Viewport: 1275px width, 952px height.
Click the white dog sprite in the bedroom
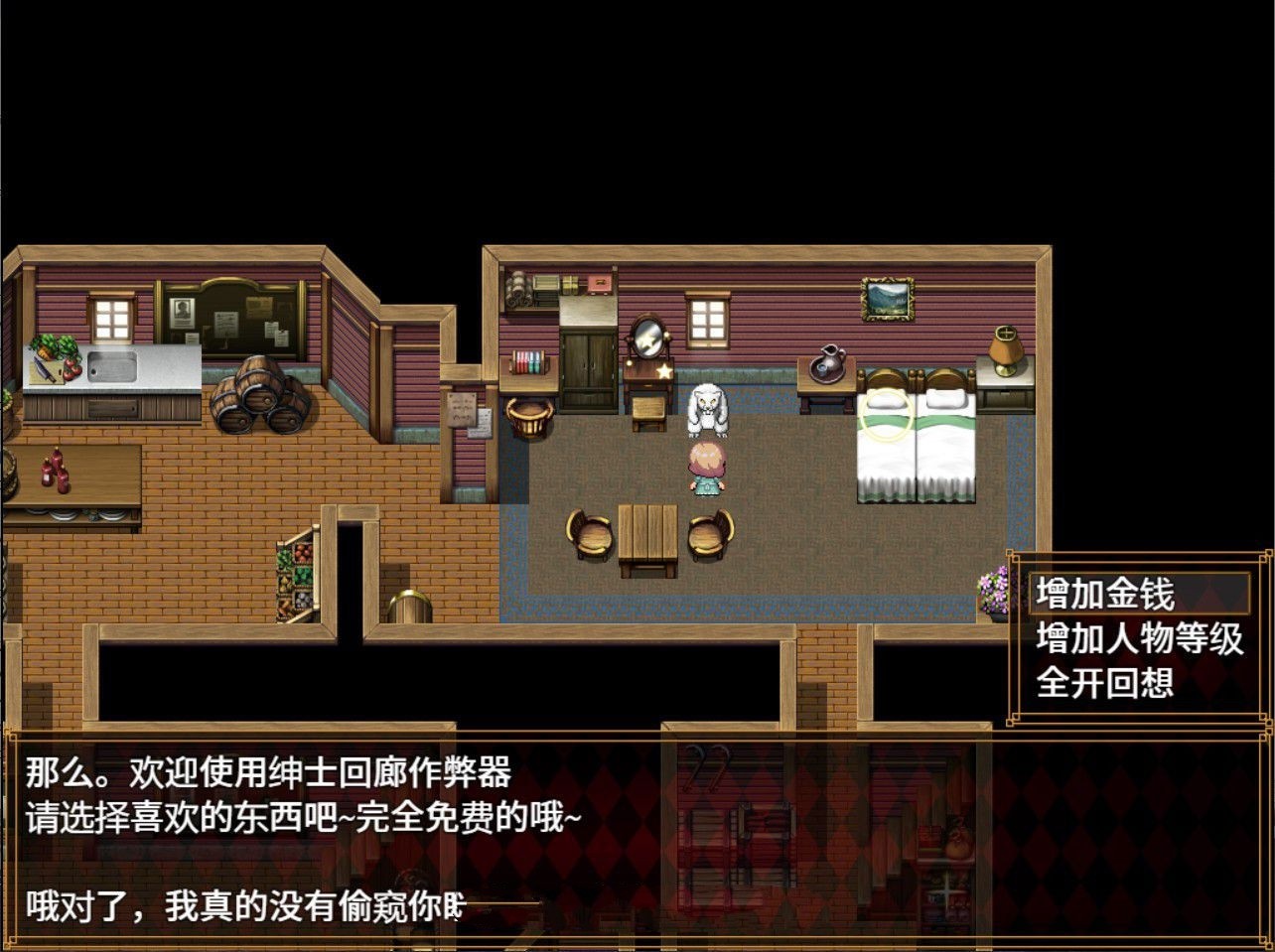point(707,410)
